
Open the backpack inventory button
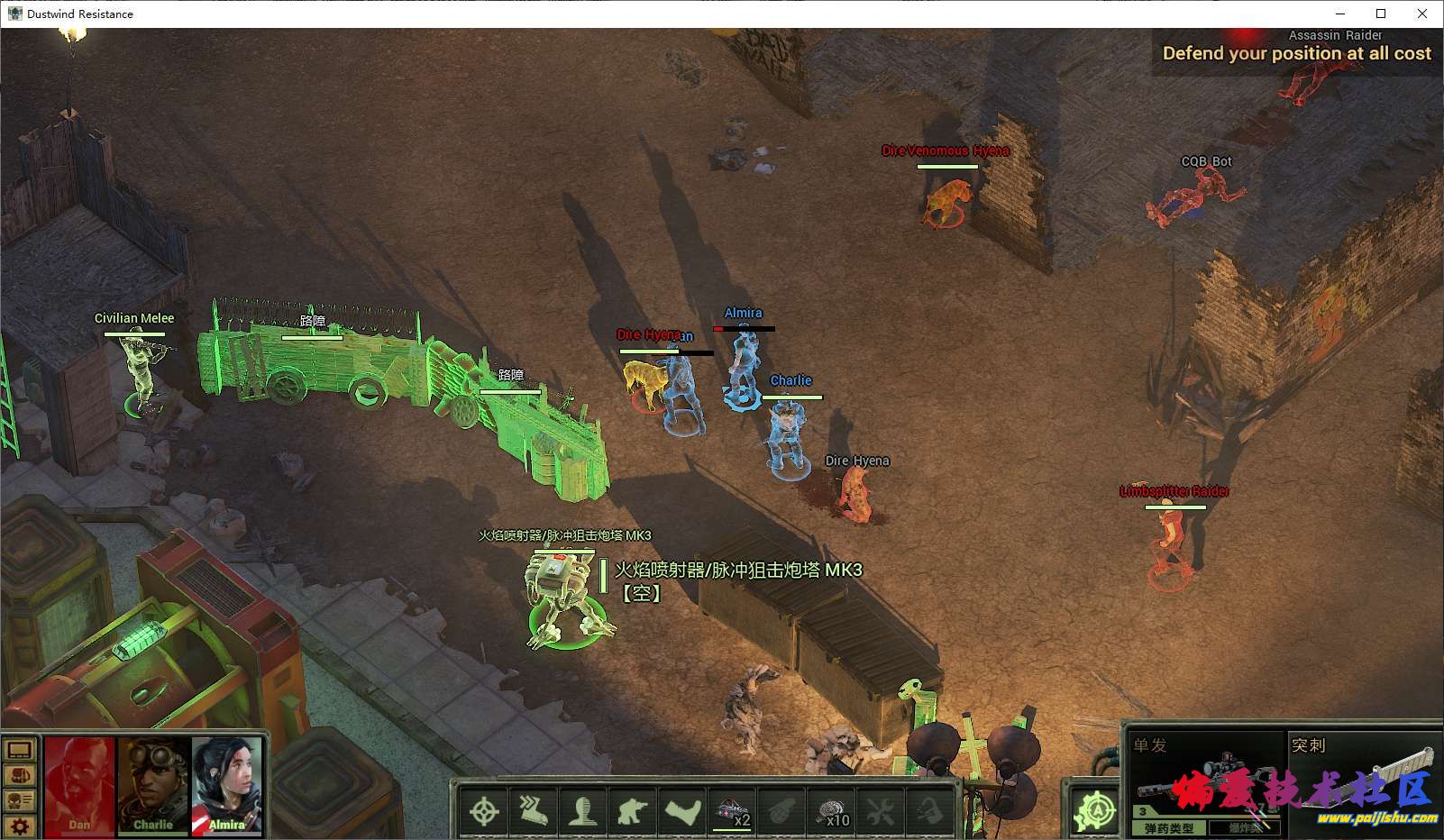pos(20,775)
